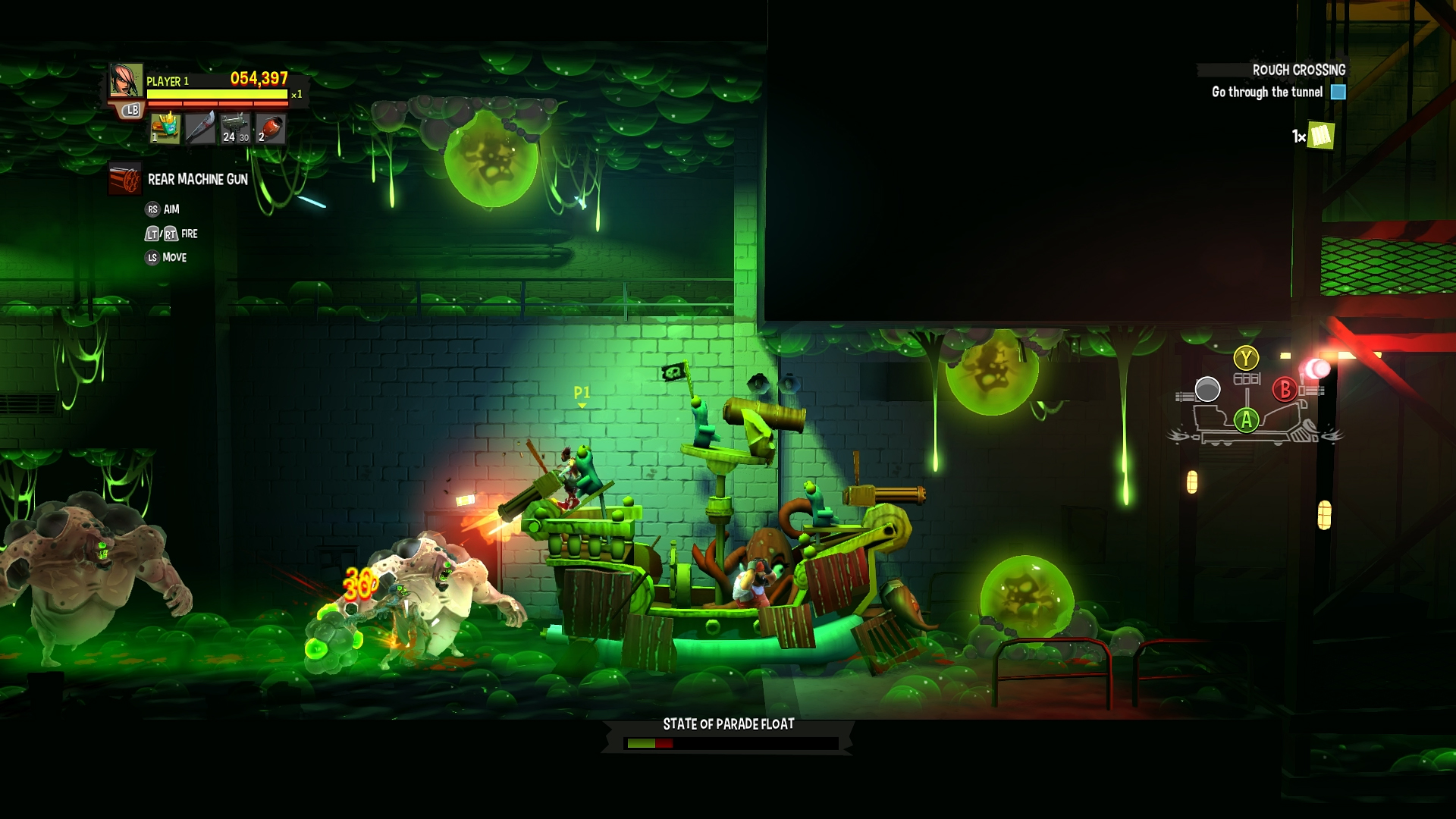Click the P1 marker above the character
The width and height of the screenshot is (1456, 819).
click(582, 393)
